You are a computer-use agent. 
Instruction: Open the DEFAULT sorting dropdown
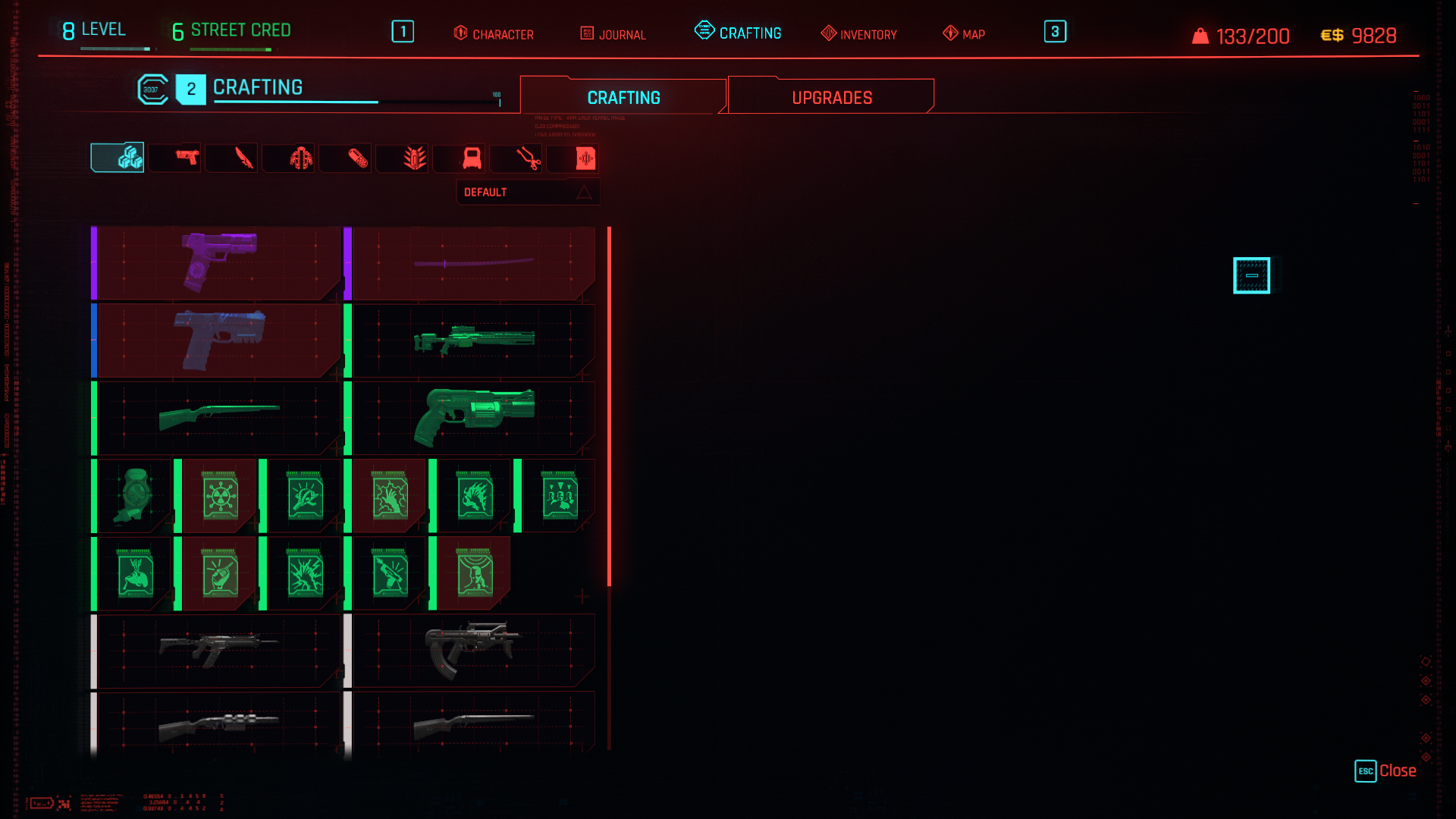click(527, 192)
